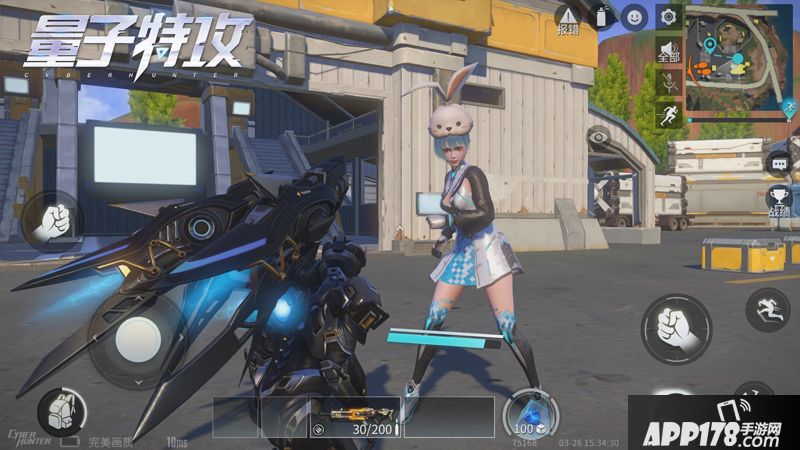800x450 pixels.
Task: Open the backpack inventory
Action: click(60, 411)
